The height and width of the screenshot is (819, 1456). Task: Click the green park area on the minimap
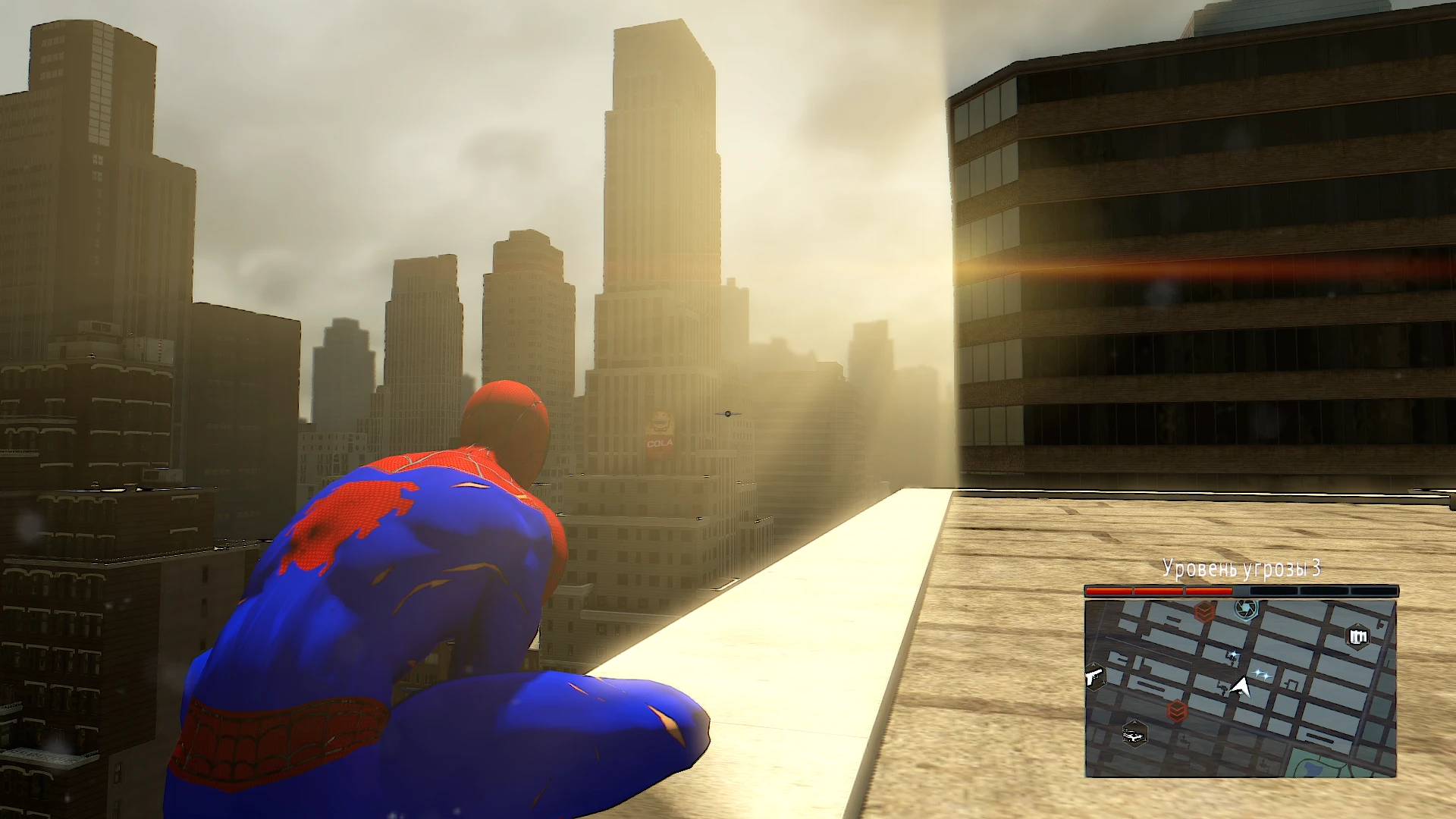pyautogui.click(x=1316, y=764)
